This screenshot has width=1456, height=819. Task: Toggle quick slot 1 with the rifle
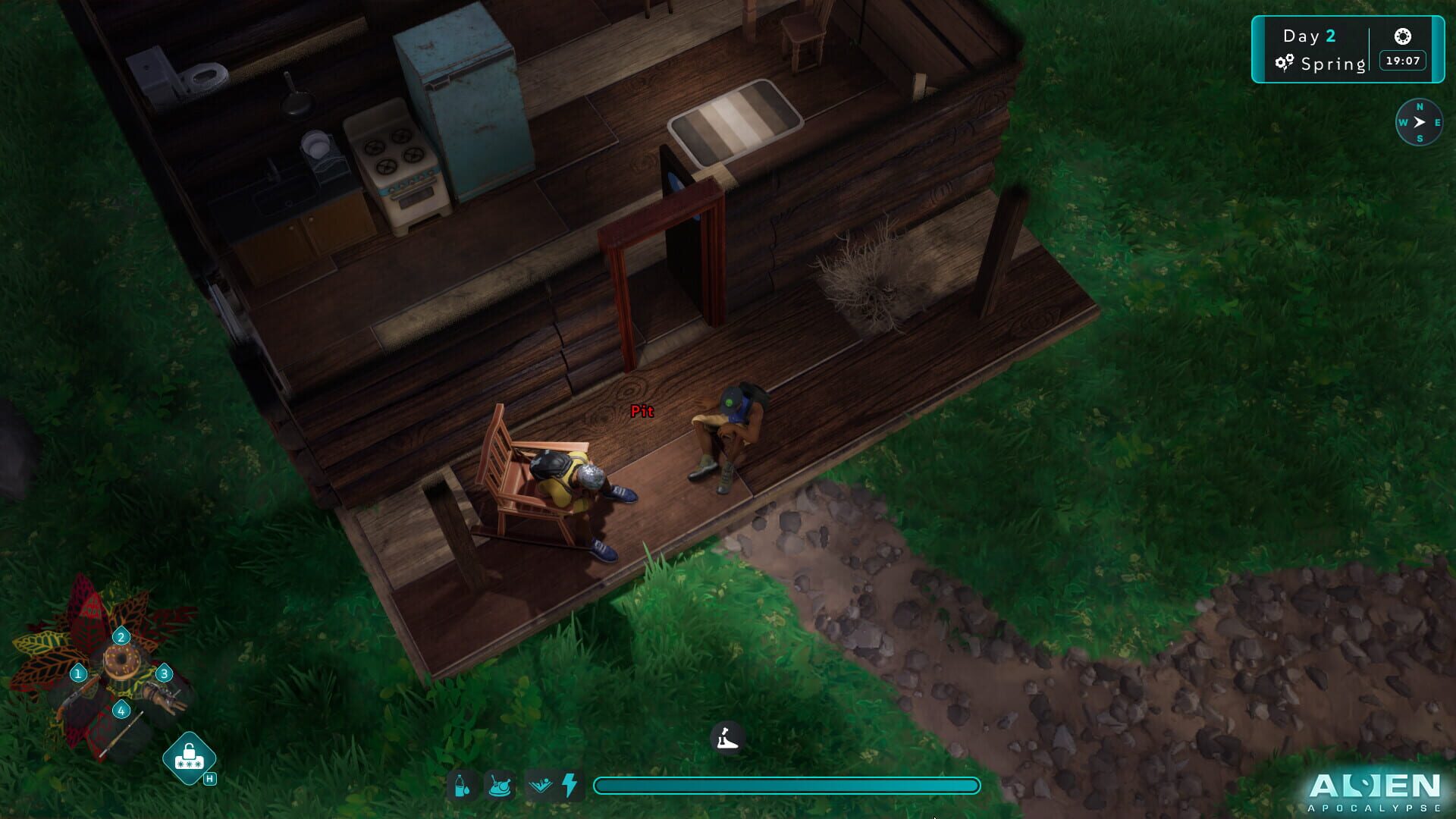pyautogui.click(x=78, y=673)
